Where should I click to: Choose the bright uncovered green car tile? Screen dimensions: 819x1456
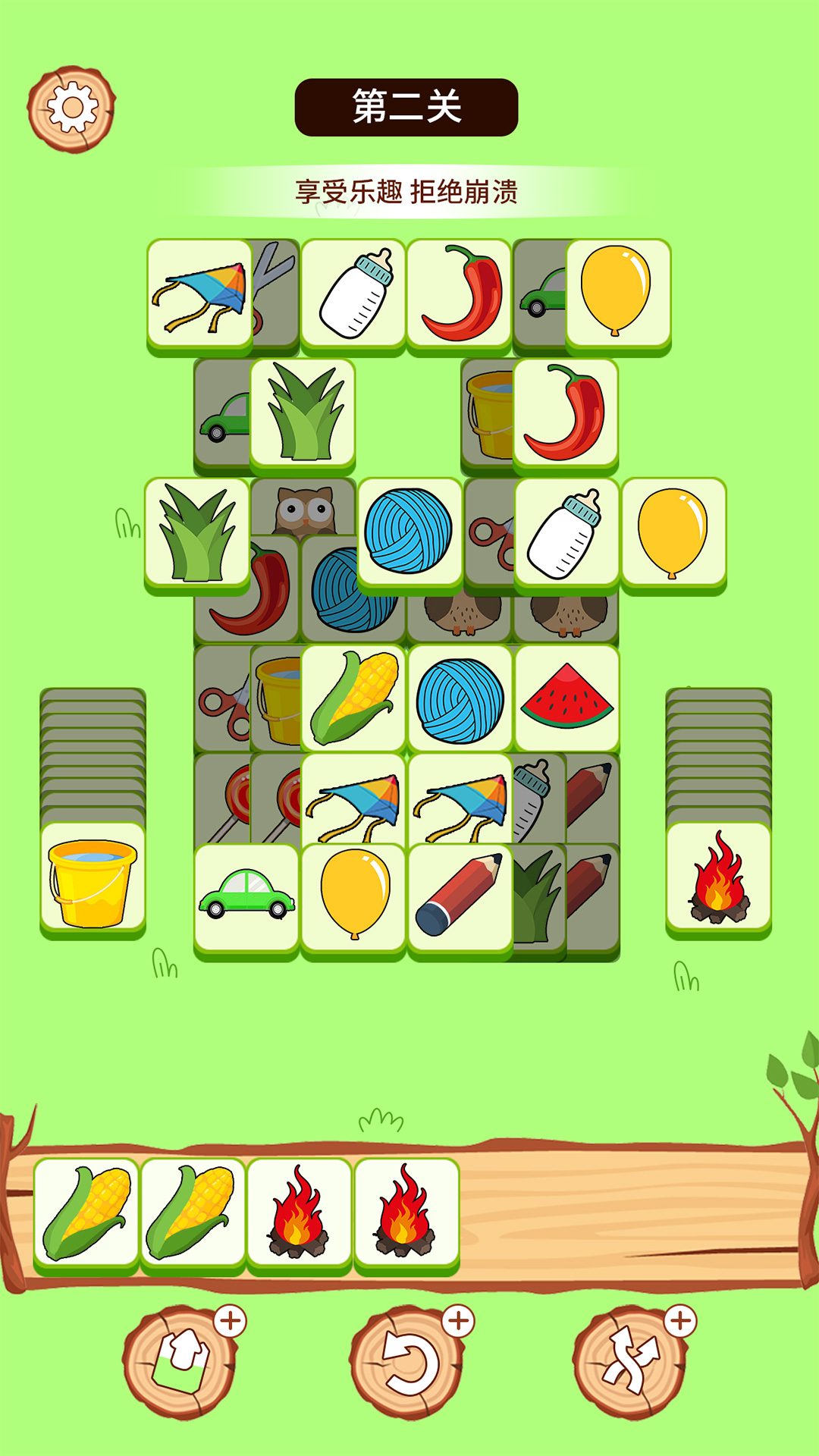pyautogui.click(x=246, y=896)
